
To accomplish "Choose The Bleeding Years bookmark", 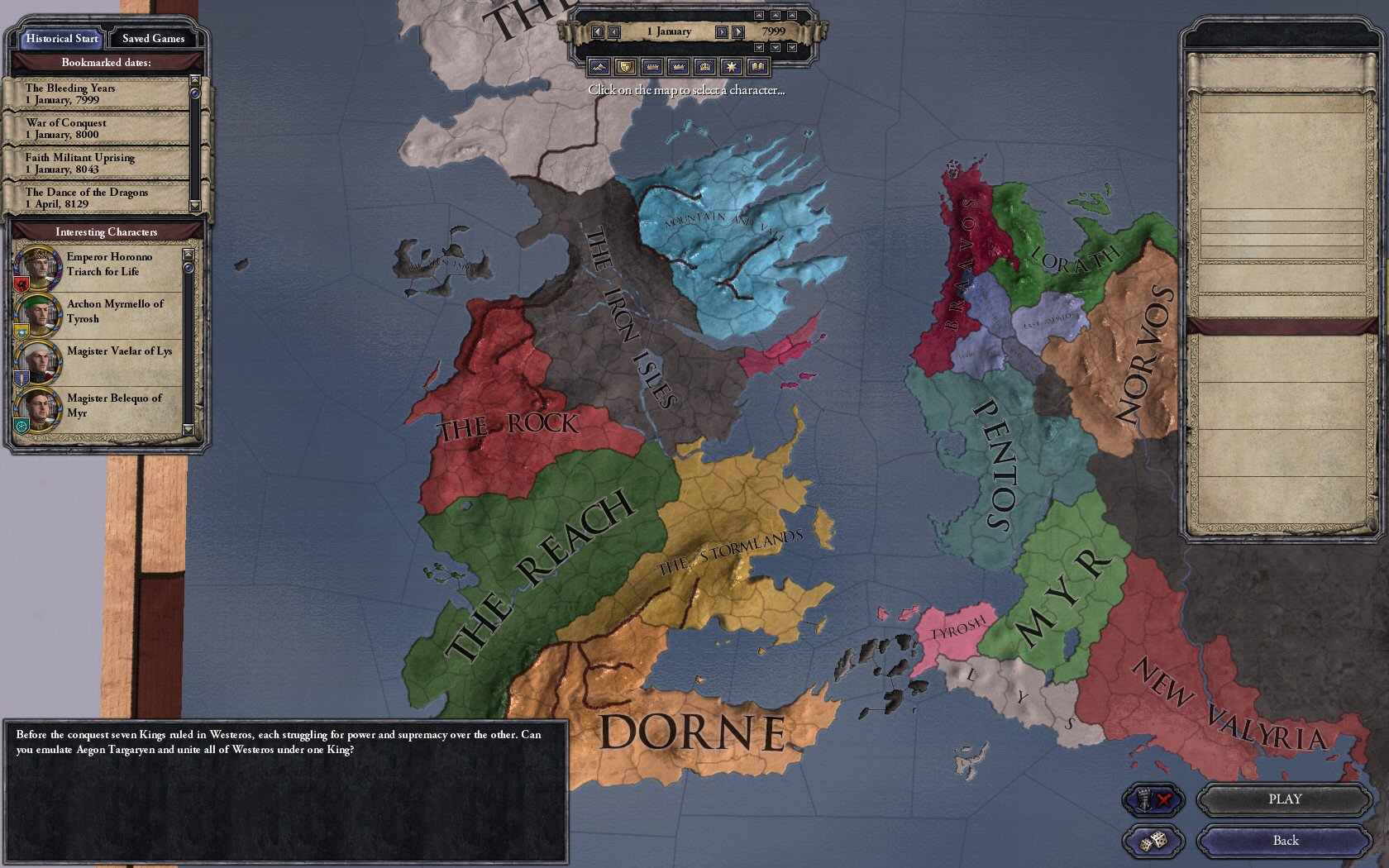I will (x=98, y=93).
